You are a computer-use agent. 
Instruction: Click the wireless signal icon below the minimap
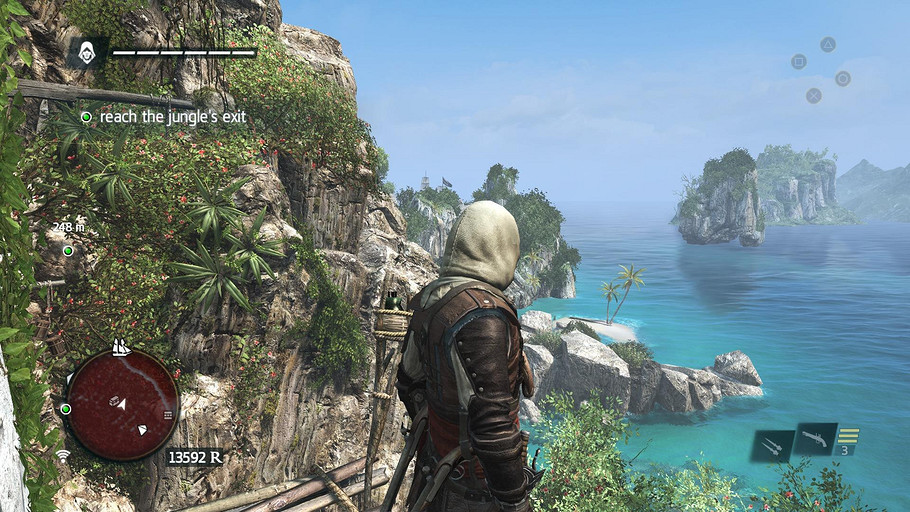point(63,456)
